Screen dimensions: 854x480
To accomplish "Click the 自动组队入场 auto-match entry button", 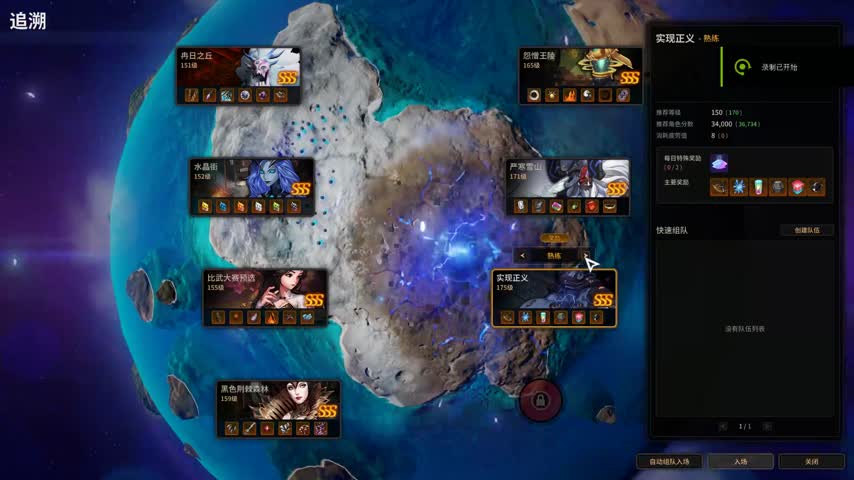I will coord(669,461).
